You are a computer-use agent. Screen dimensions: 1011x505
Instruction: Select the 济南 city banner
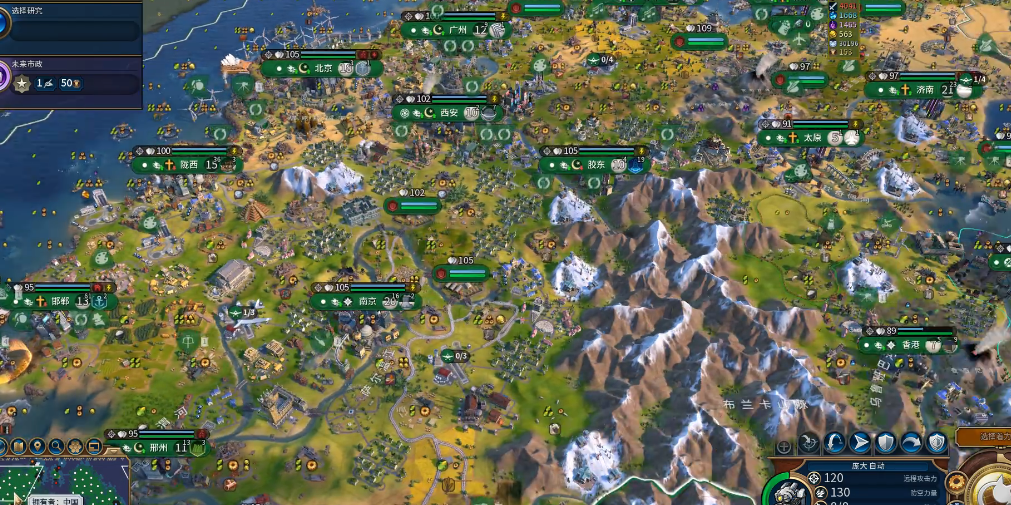point(924,90)
